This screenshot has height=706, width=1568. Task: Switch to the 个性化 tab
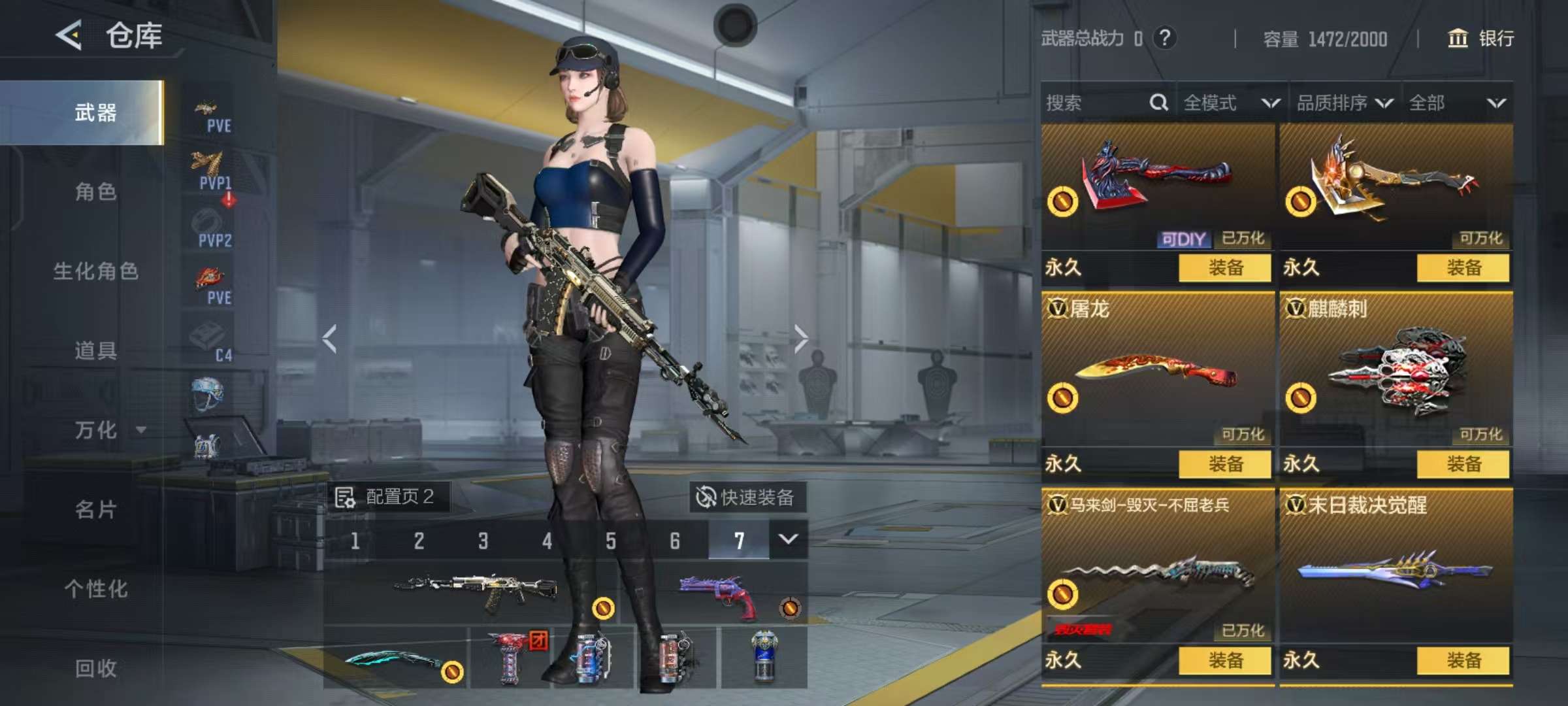[x=95, y=588]
